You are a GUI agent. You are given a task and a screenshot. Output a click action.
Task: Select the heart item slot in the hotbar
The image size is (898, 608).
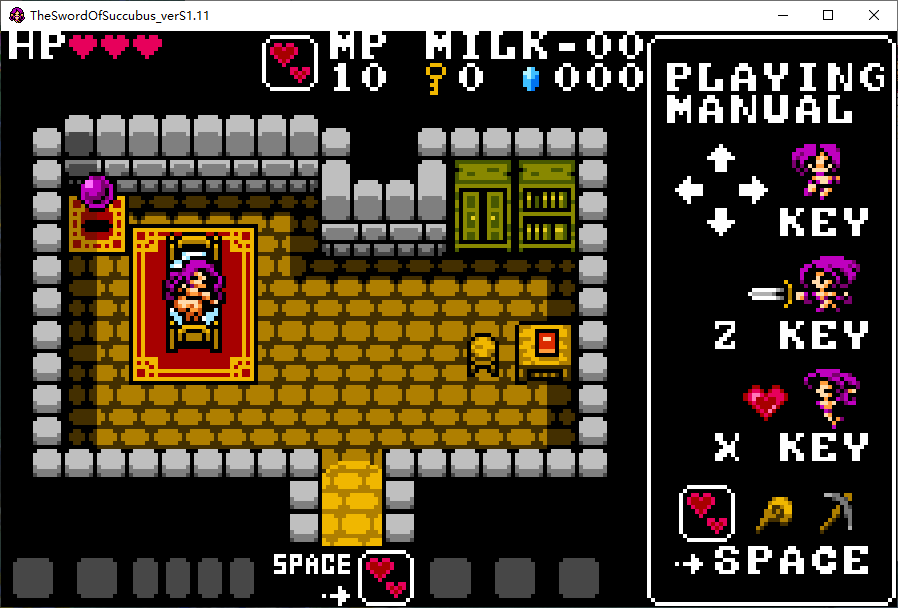(x=385, y=577)
